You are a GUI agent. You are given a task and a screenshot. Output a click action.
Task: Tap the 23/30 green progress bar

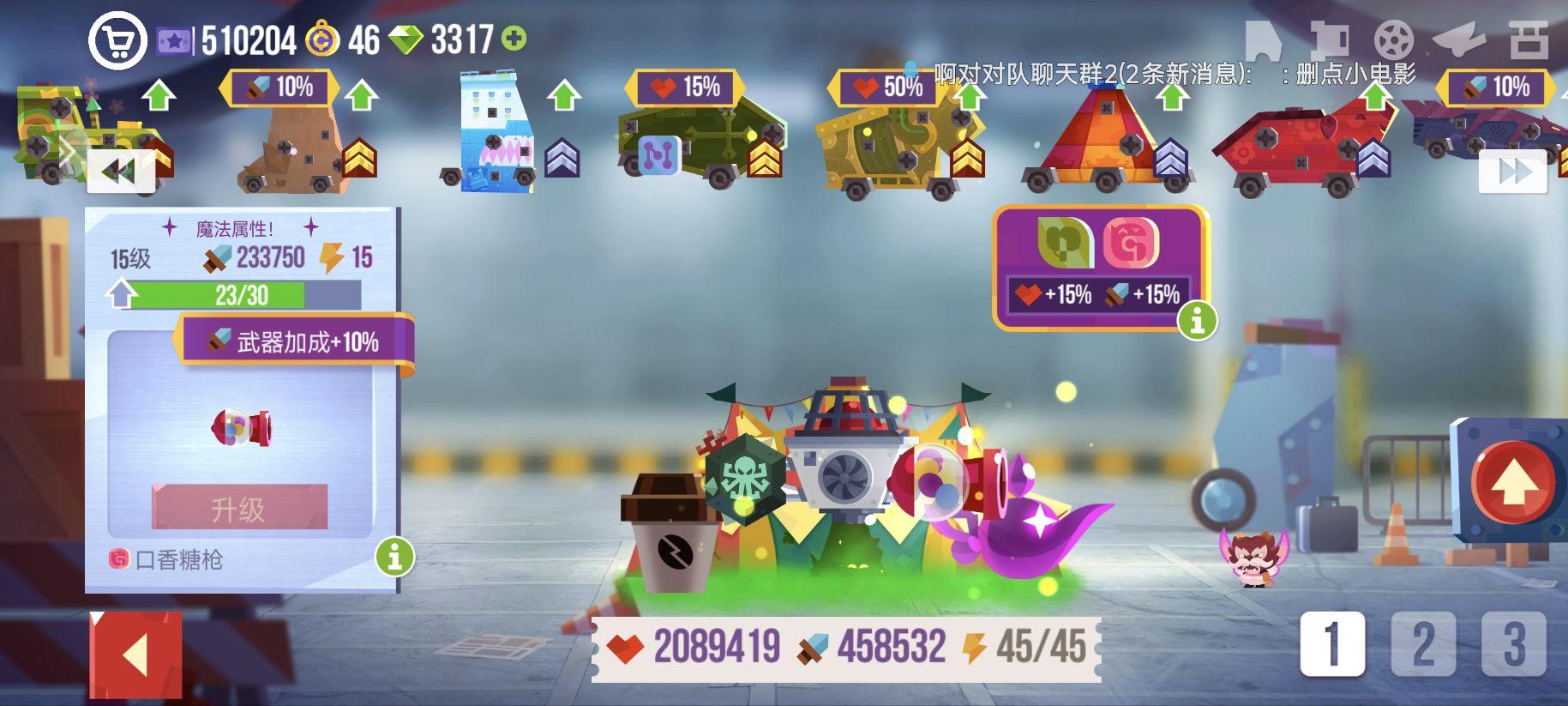(243, 295)
